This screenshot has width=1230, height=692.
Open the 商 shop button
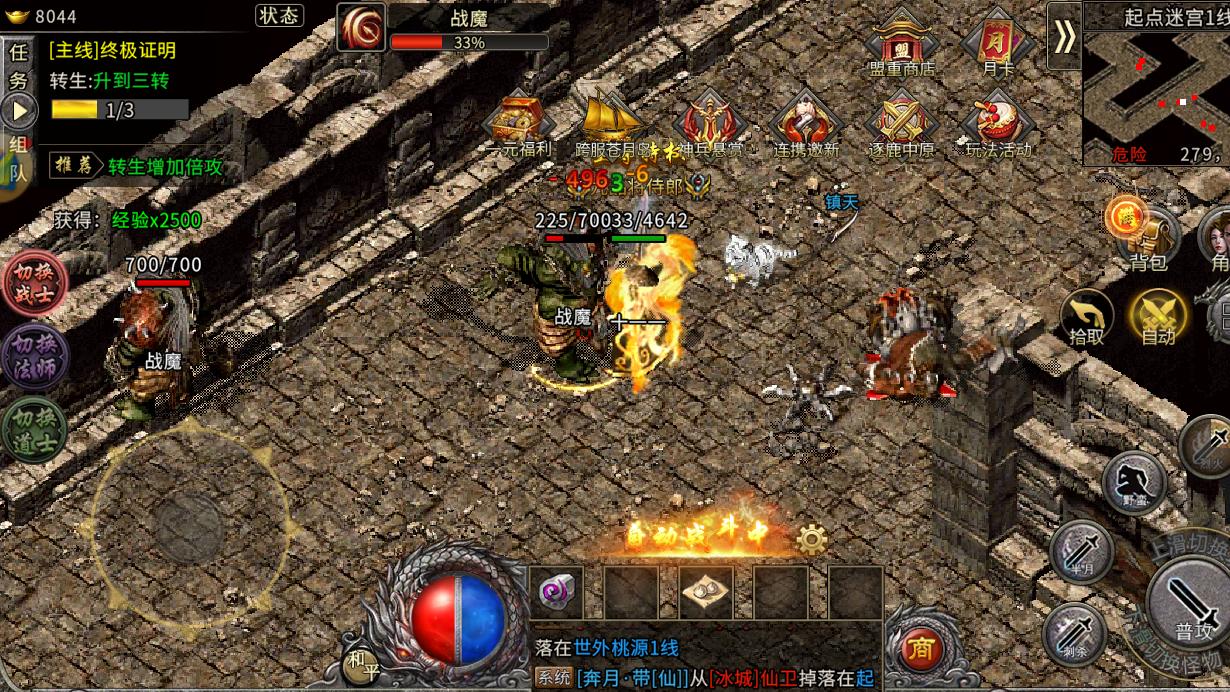click(x=922, y=651)
